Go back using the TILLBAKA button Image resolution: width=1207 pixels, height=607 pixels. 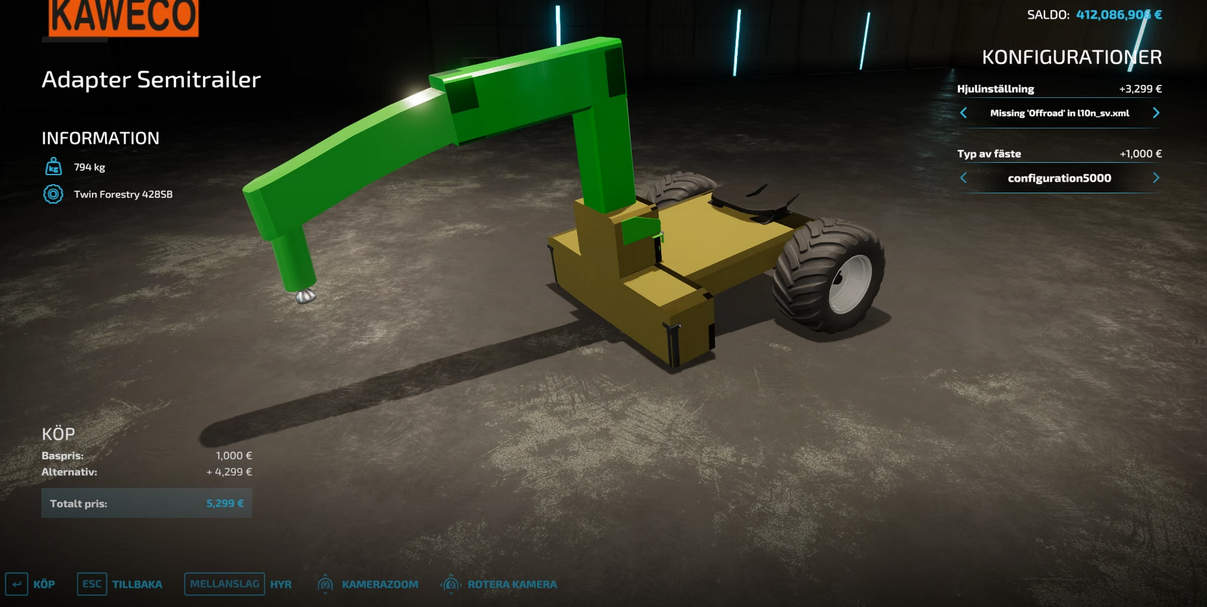119,584
